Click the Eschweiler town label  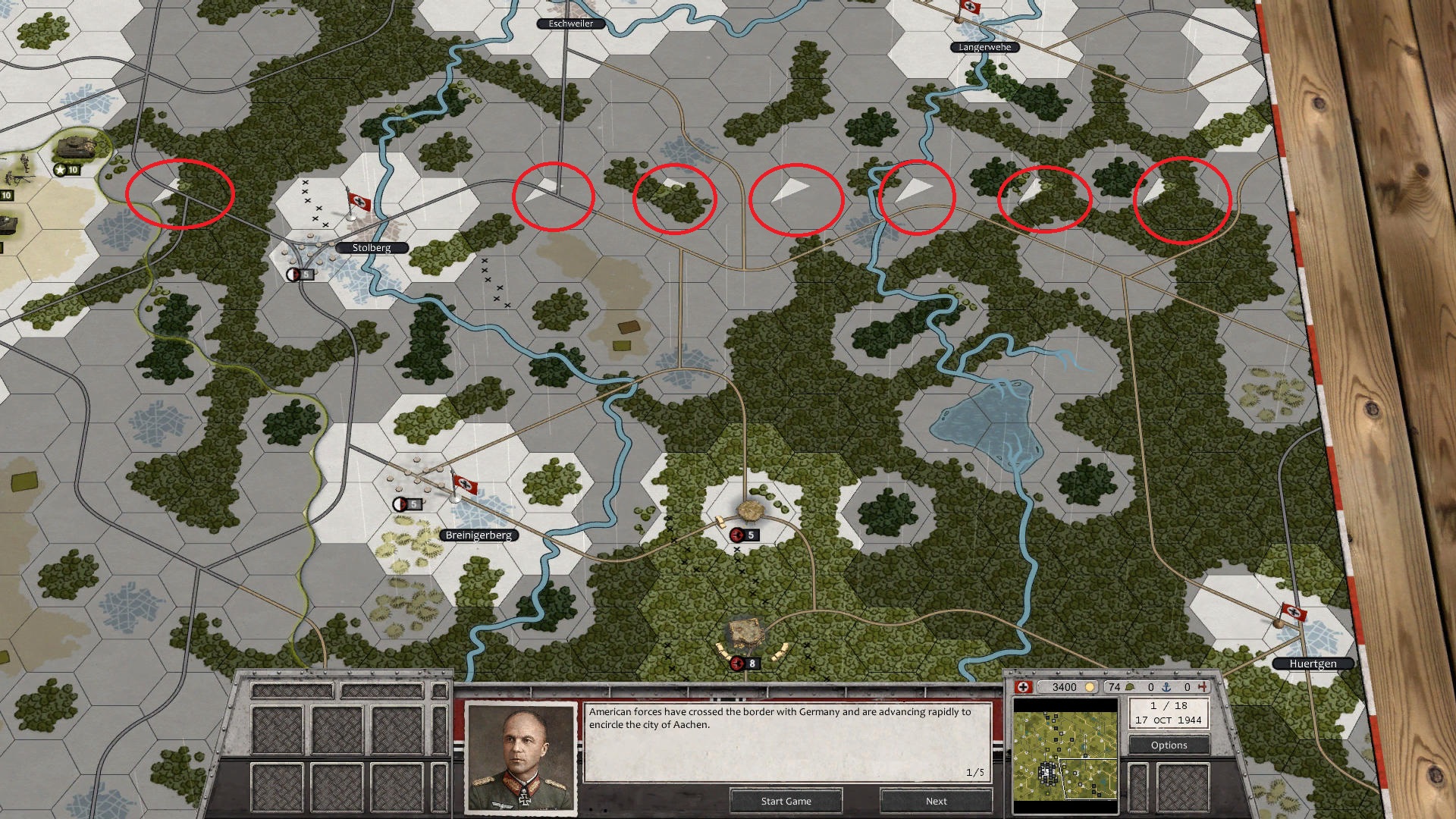tap(570, 24)
